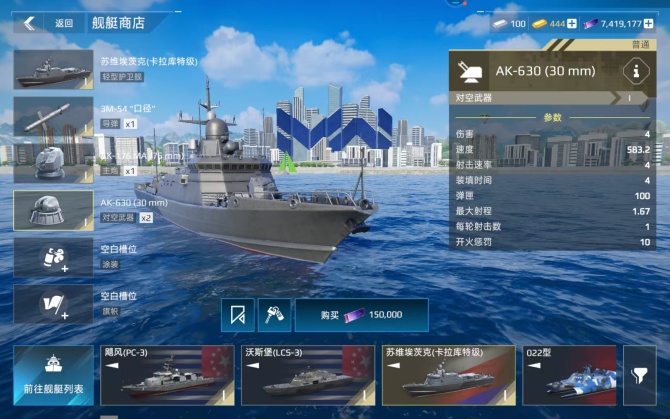Select the AK-630 anti-air weapon slot
Image resolution: width=670 pixels, height=419 pixels.
click(x=53, y=210)
